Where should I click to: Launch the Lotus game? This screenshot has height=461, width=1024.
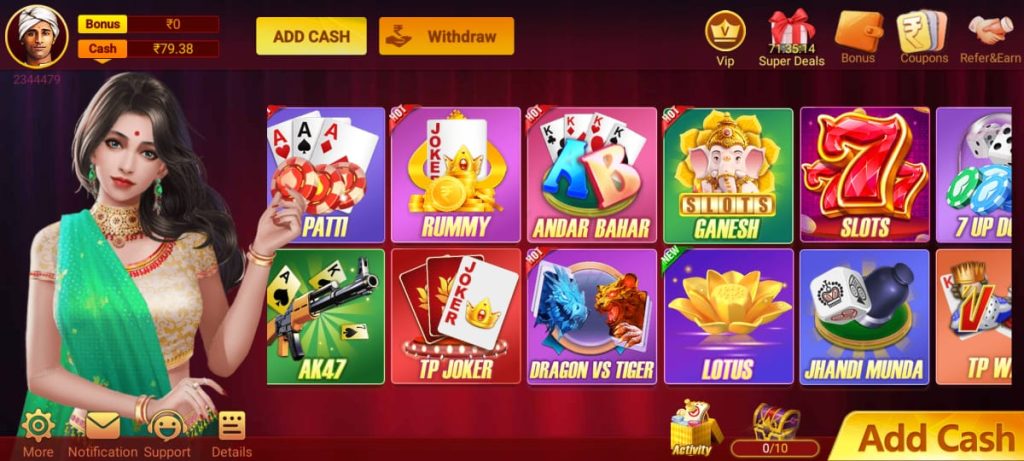[728, 316]
